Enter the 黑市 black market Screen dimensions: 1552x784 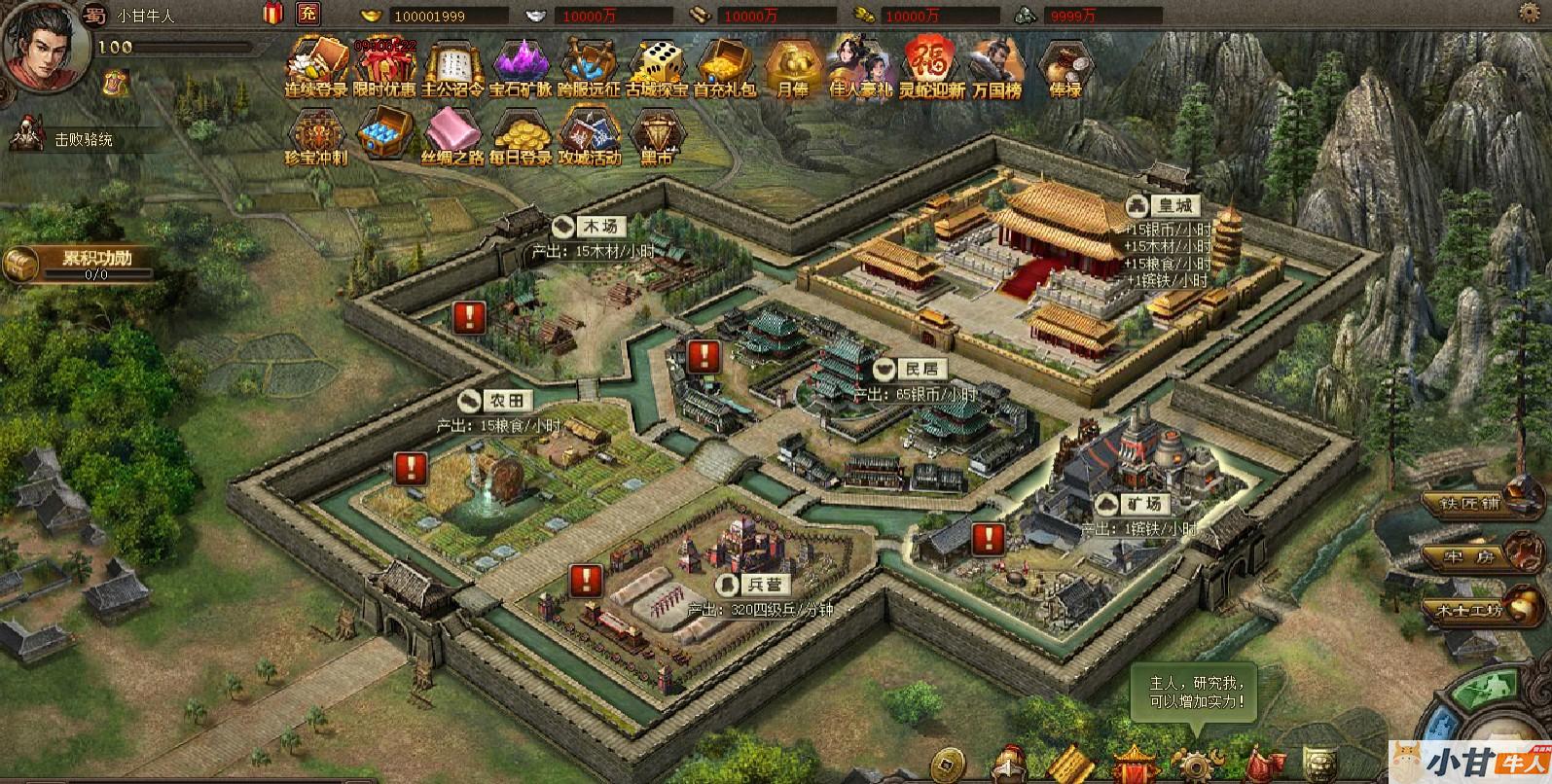657,136
